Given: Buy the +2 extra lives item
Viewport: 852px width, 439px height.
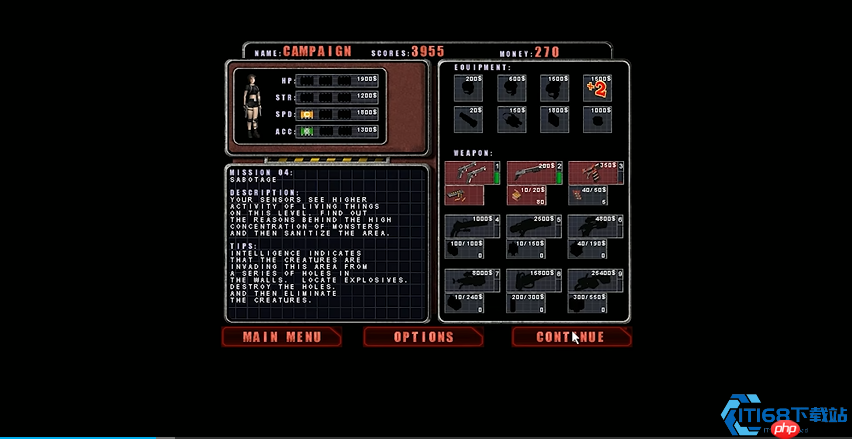Looking at the screenshot, I should (597, 89).
